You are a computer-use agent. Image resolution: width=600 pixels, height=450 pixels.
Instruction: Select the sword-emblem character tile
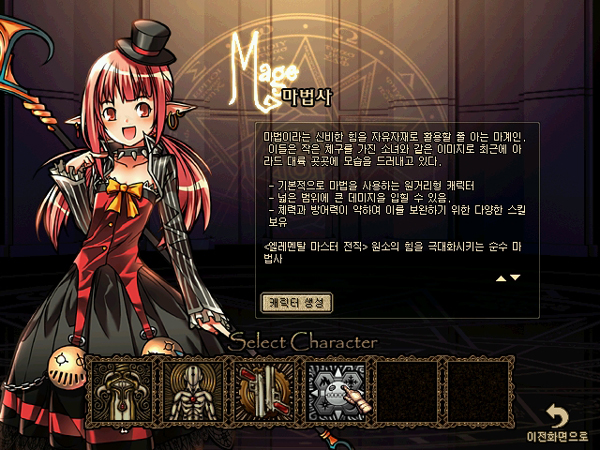tap(121, 388)
